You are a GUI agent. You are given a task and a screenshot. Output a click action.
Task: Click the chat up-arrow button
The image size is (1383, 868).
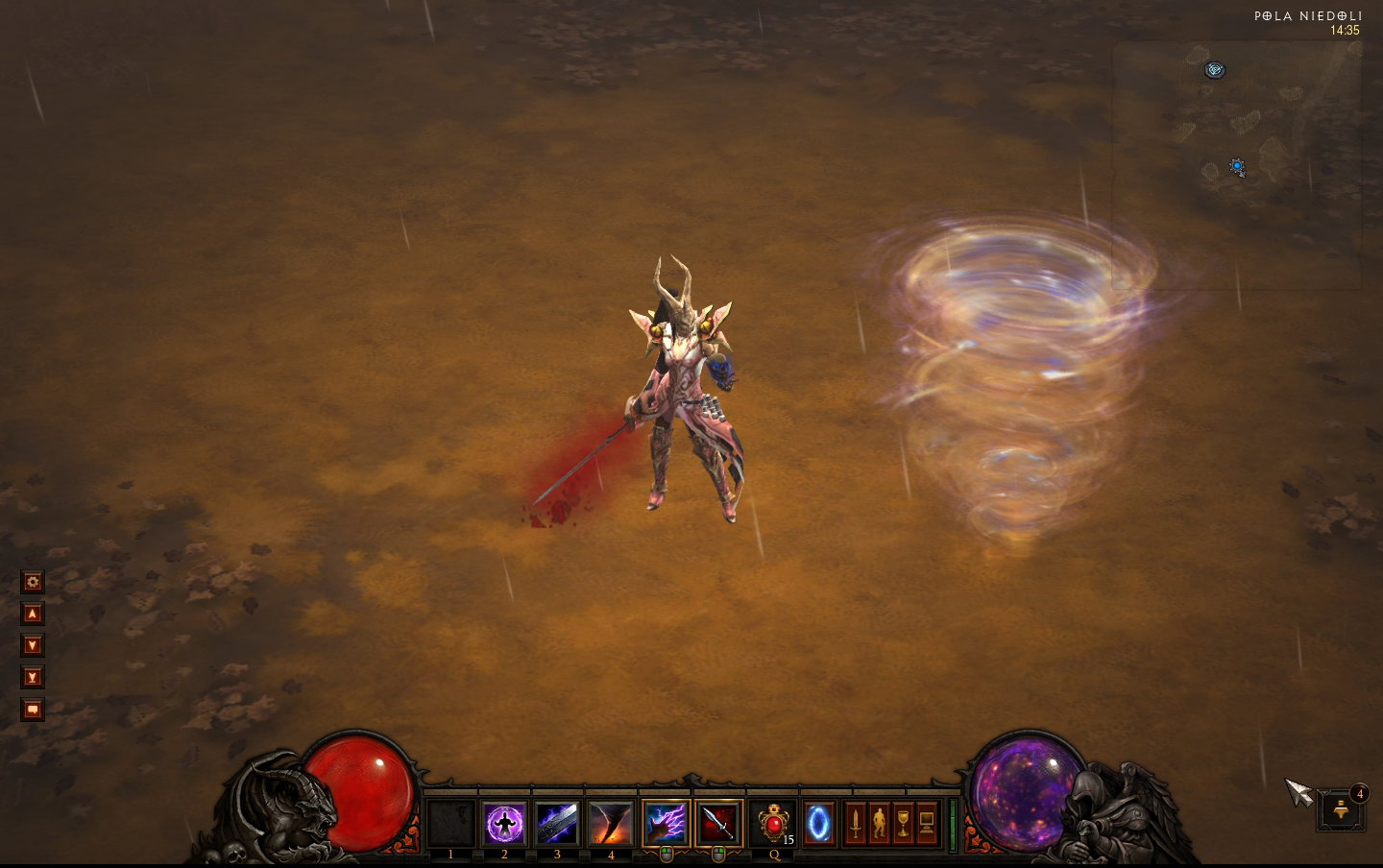(x=33, y=614)
